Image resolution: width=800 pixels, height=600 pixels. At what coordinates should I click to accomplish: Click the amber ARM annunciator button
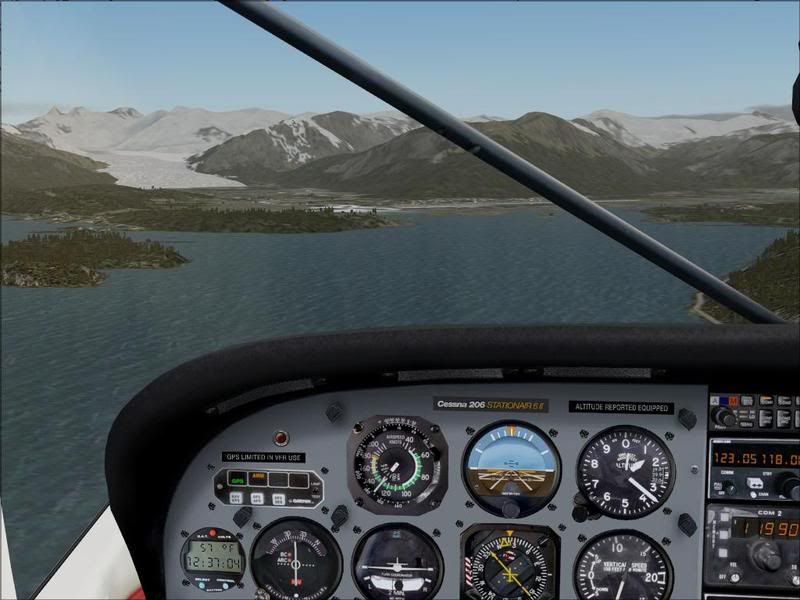(257, 479)
